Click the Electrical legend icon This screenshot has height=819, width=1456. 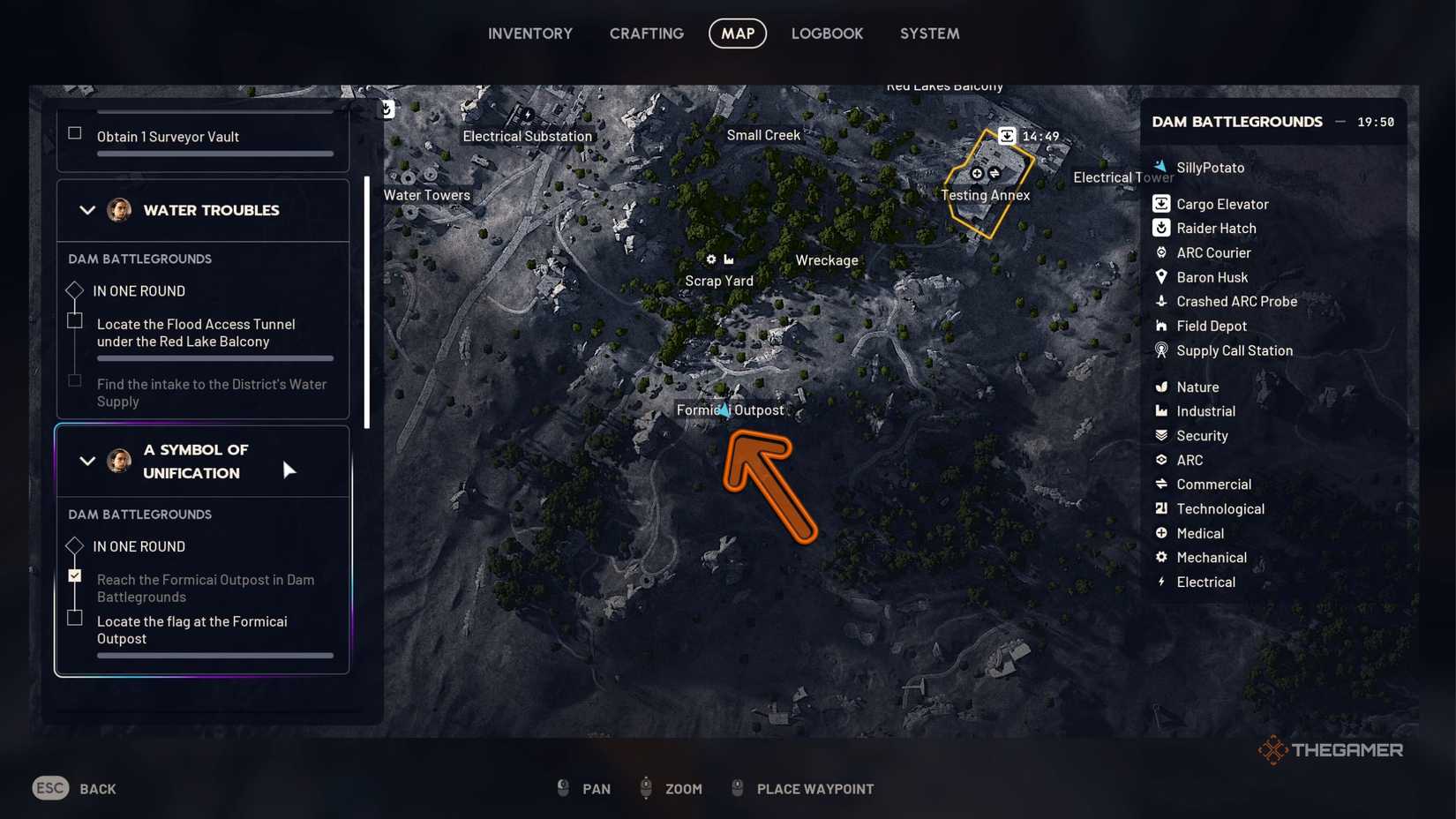coord(1161,582)
